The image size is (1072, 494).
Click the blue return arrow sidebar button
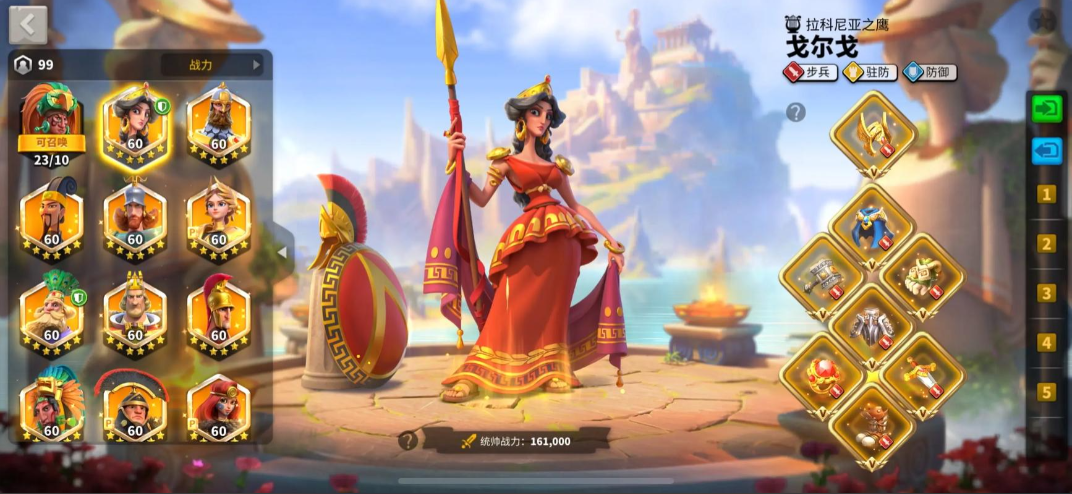tap(1046, 151)
